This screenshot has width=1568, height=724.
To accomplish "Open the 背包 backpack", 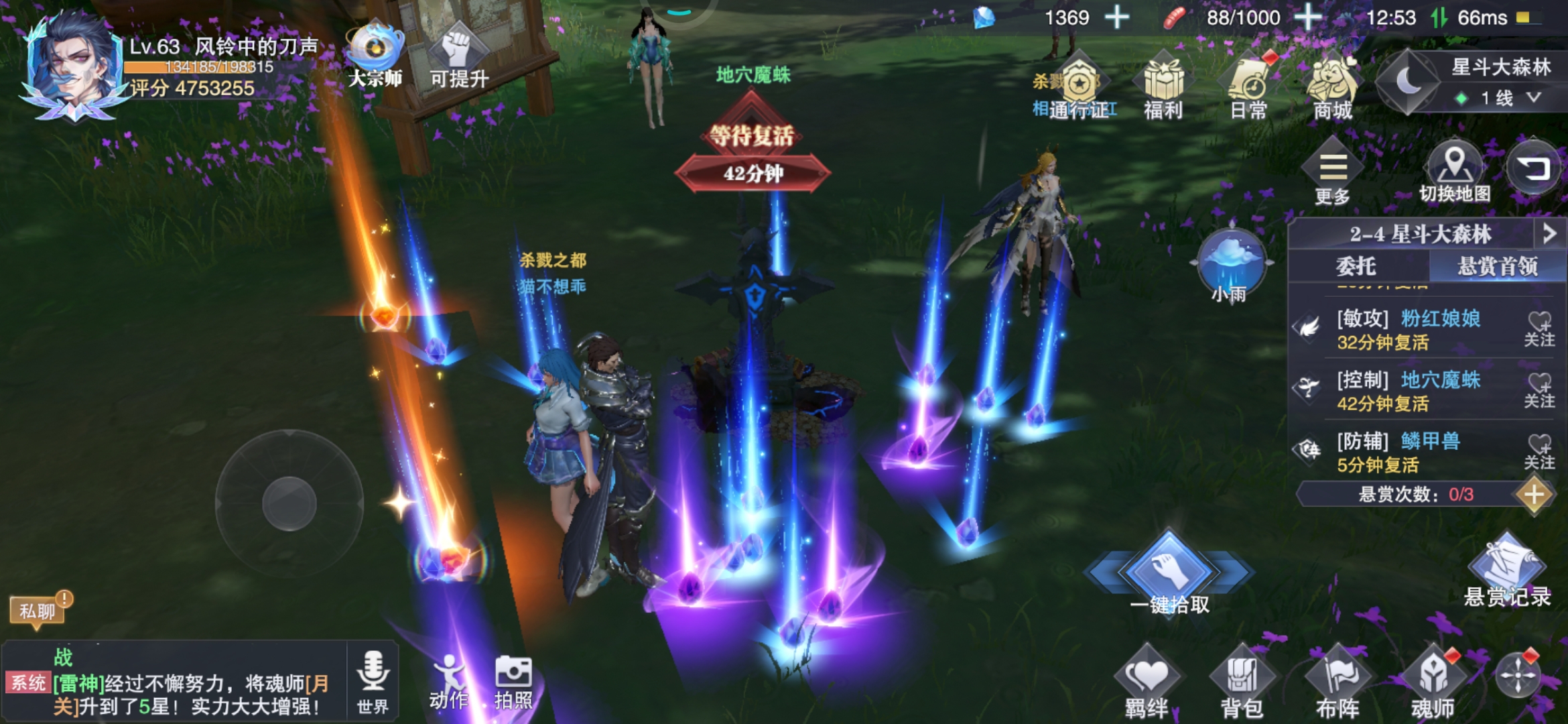I will (1242, 682).
